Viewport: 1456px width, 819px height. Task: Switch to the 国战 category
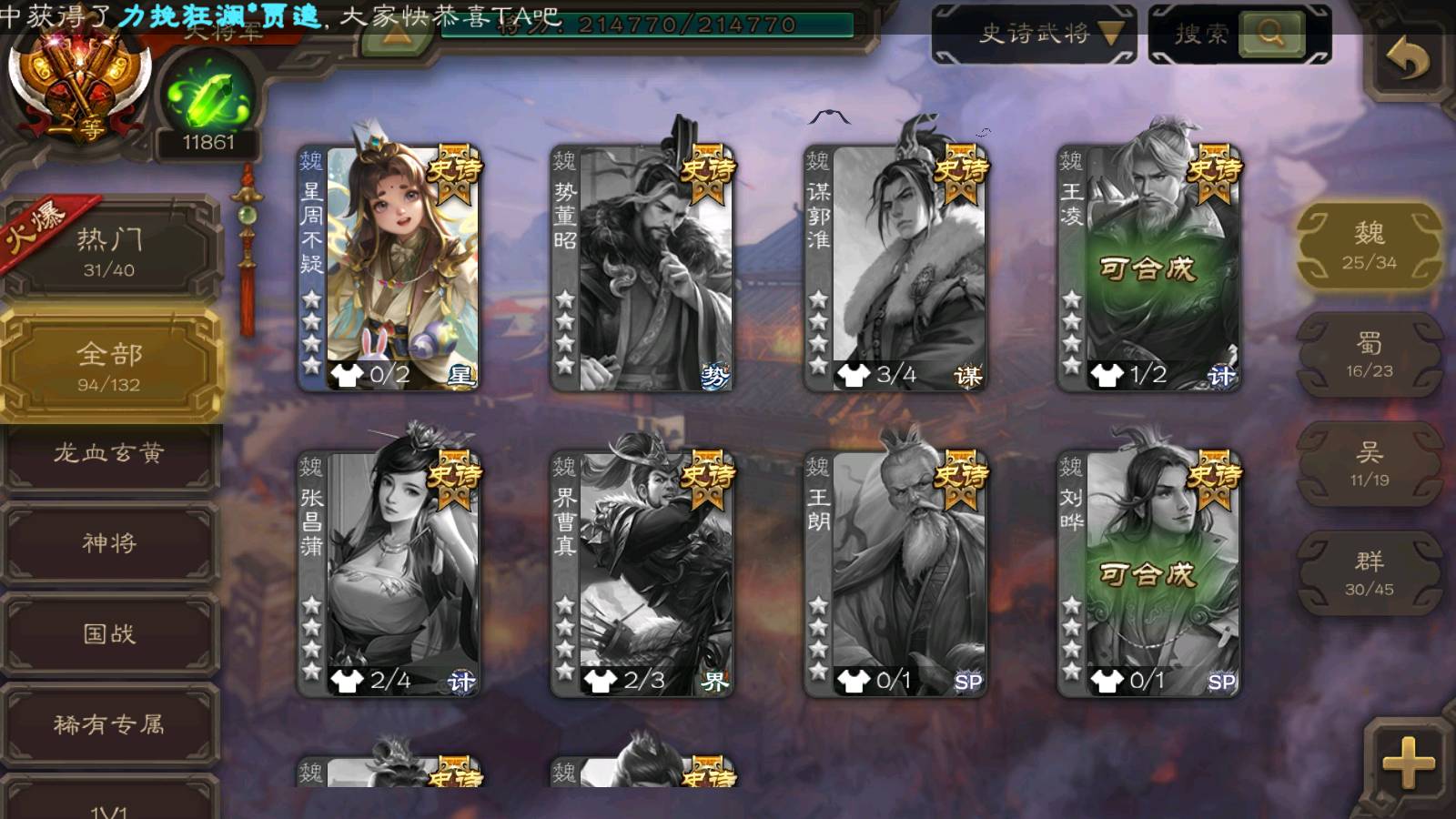109,633
